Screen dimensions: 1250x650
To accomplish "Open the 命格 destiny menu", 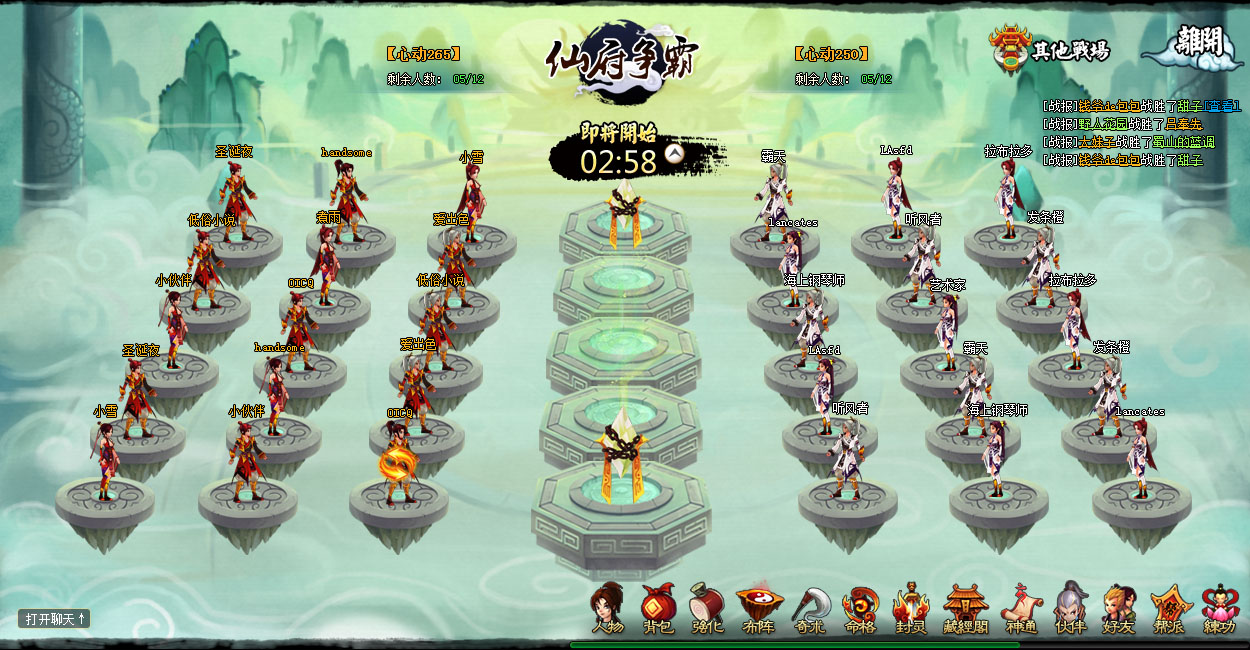I will (x=860, y=608).
